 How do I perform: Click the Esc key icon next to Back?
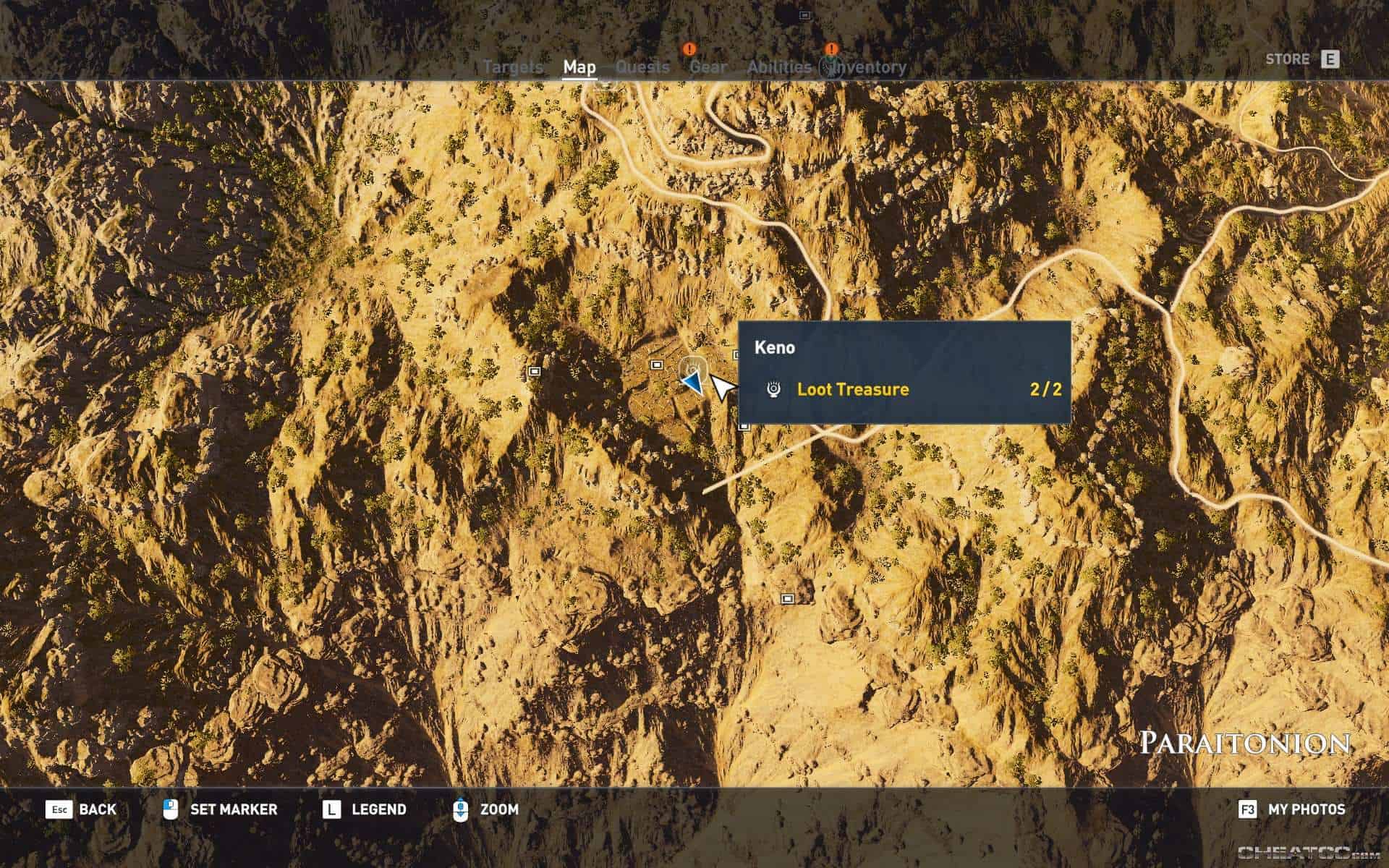click(59, 810)
